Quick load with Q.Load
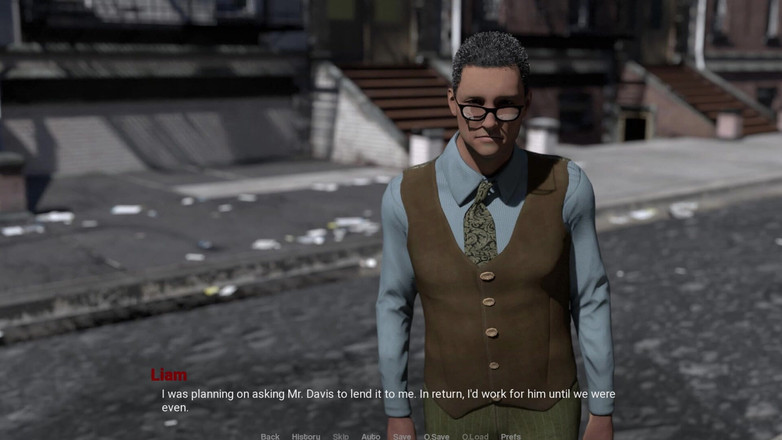This screenshot has width=782, height=440. [x=474, y=436]
